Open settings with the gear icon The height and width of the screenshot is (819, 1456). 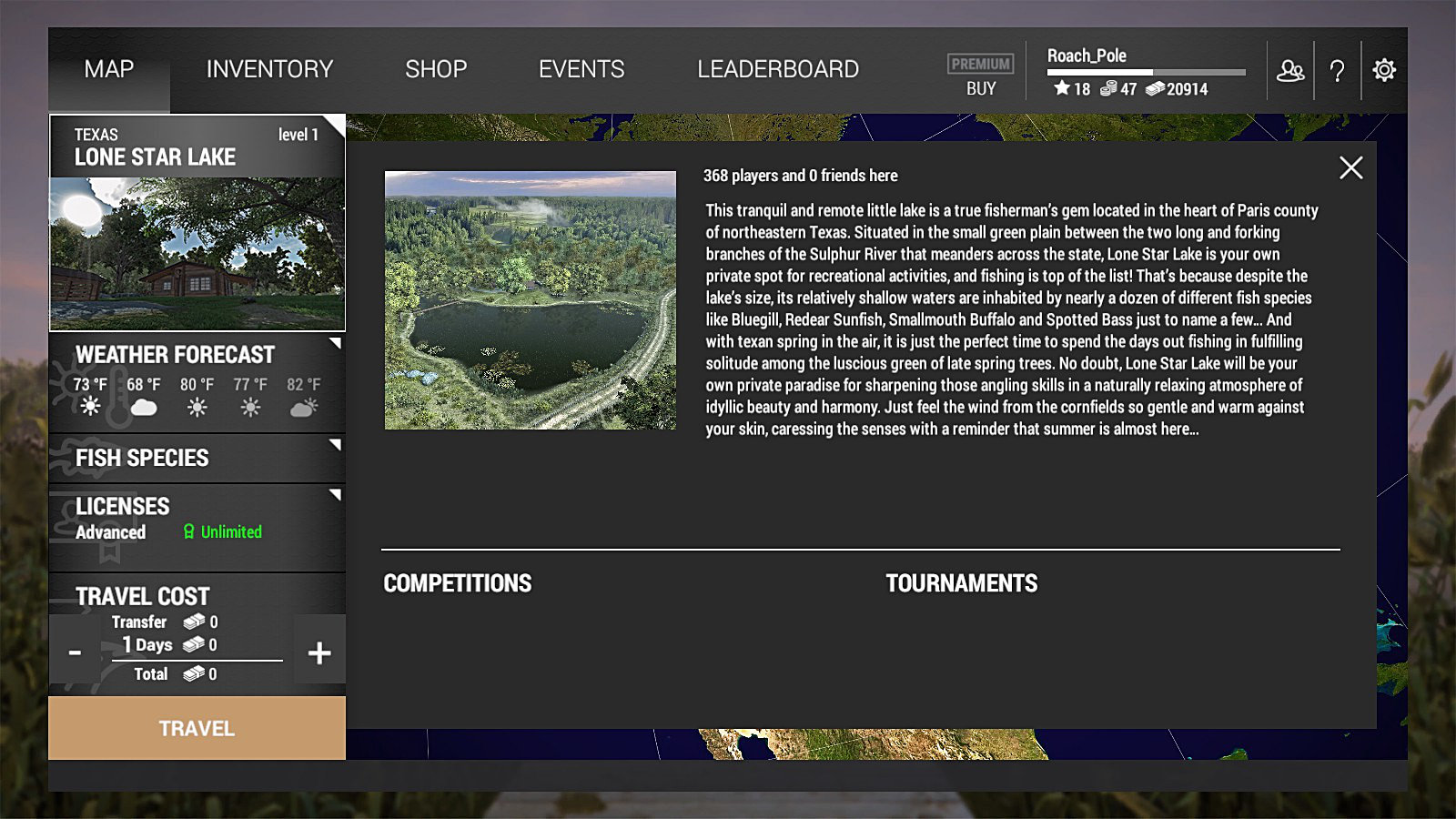pos(1384,70)
